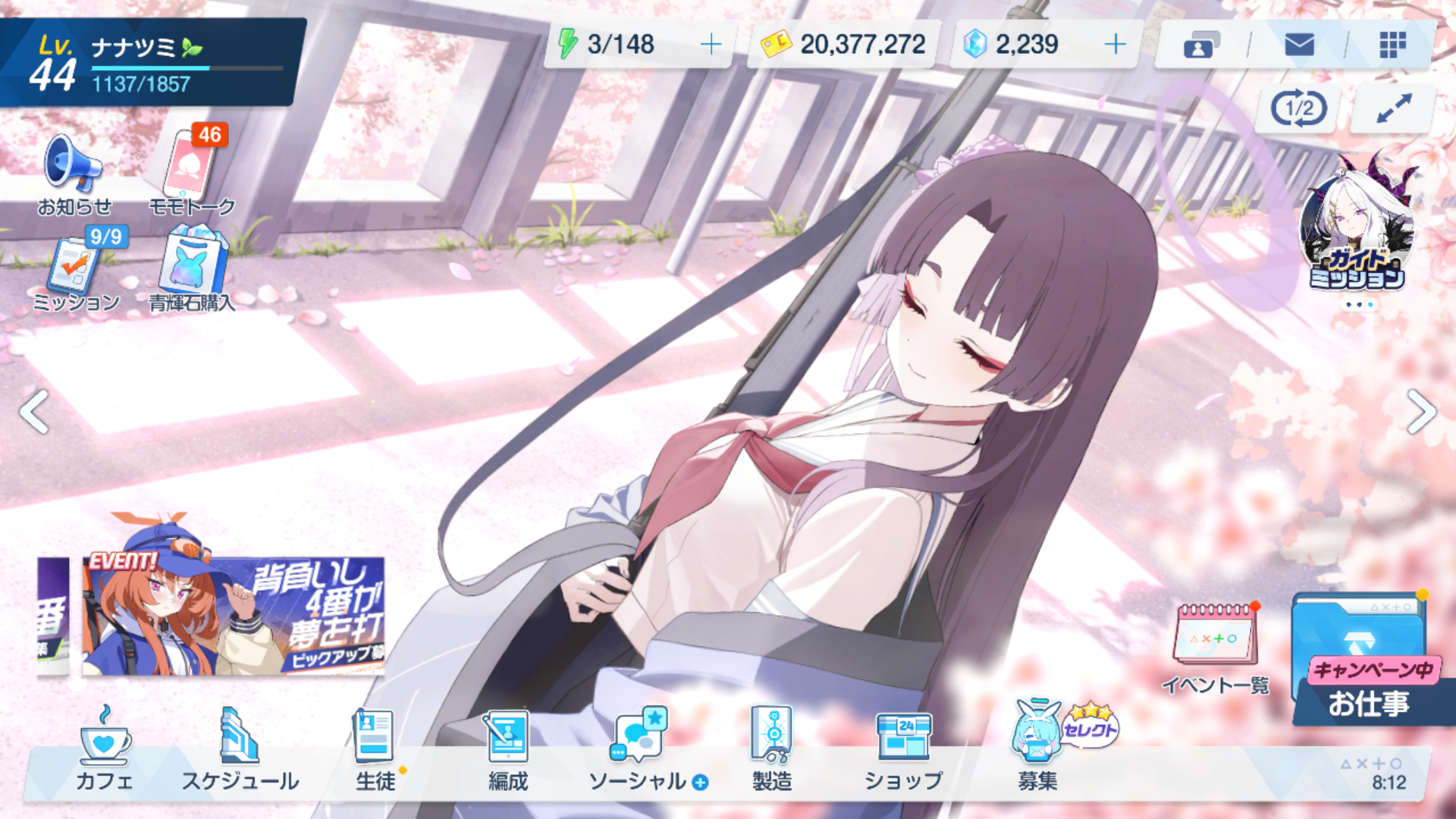Add energy with the plus button
Screen dimensions: 1456x819
(x=711, y=45)
